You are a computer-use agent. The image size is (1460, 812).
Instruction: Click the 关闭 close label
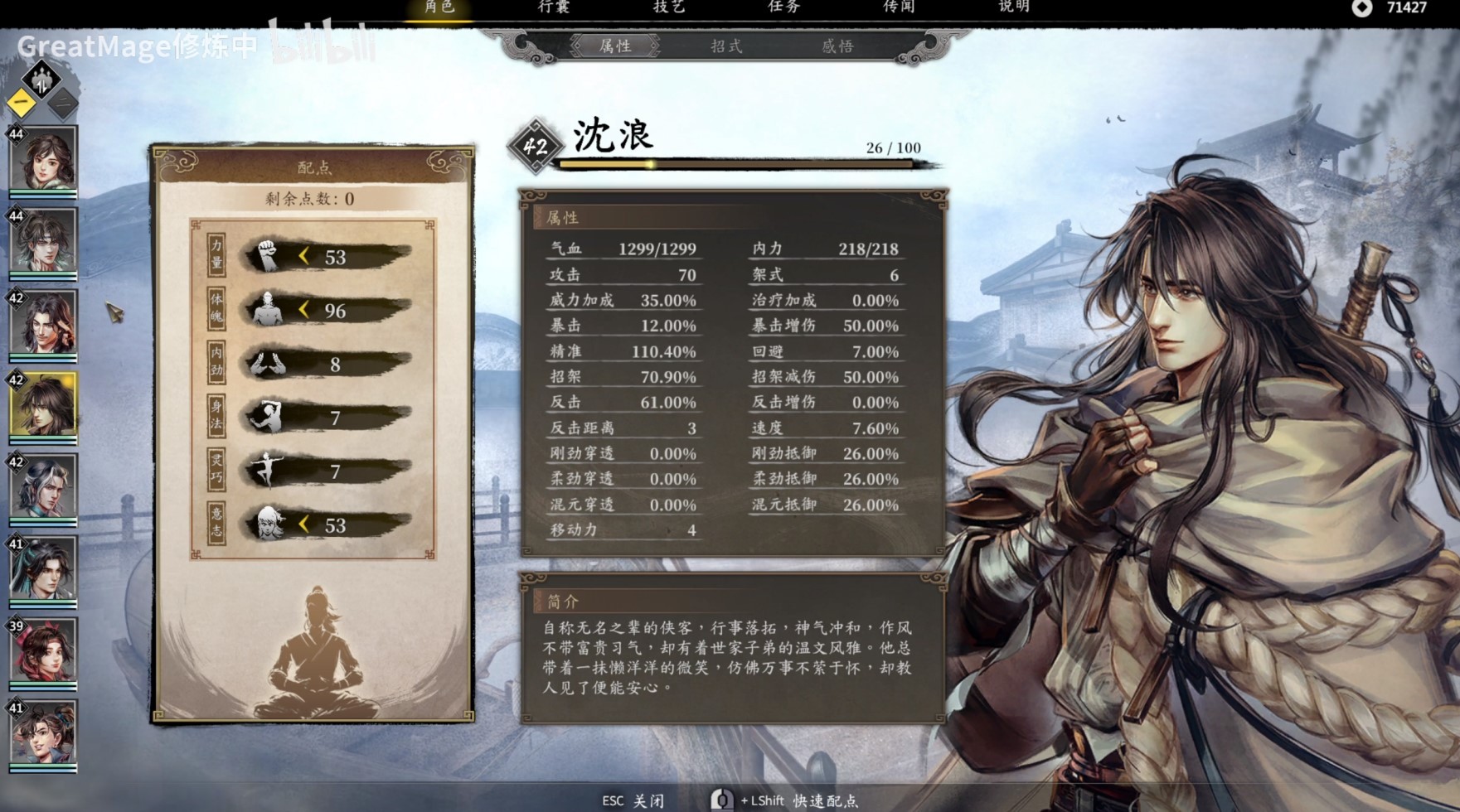coord(648,800)
